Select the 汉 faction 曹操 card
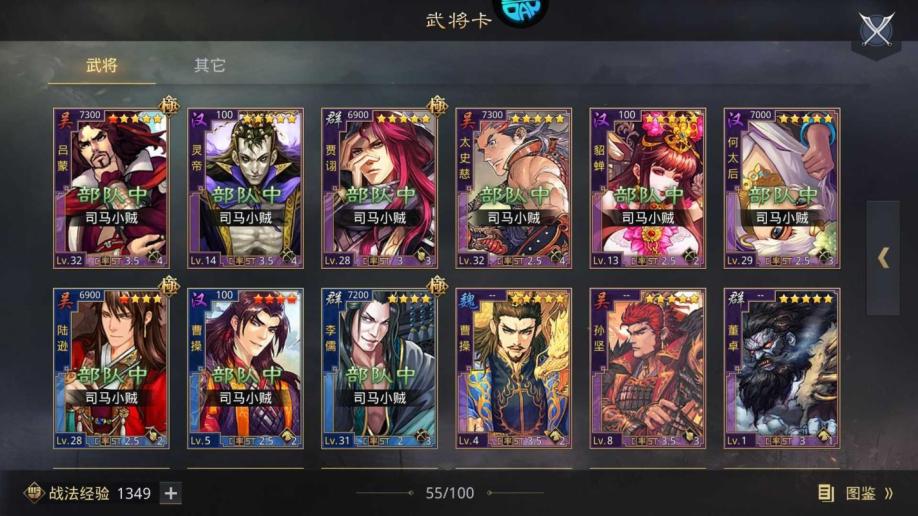918x516 pixels. click(245, 368)
